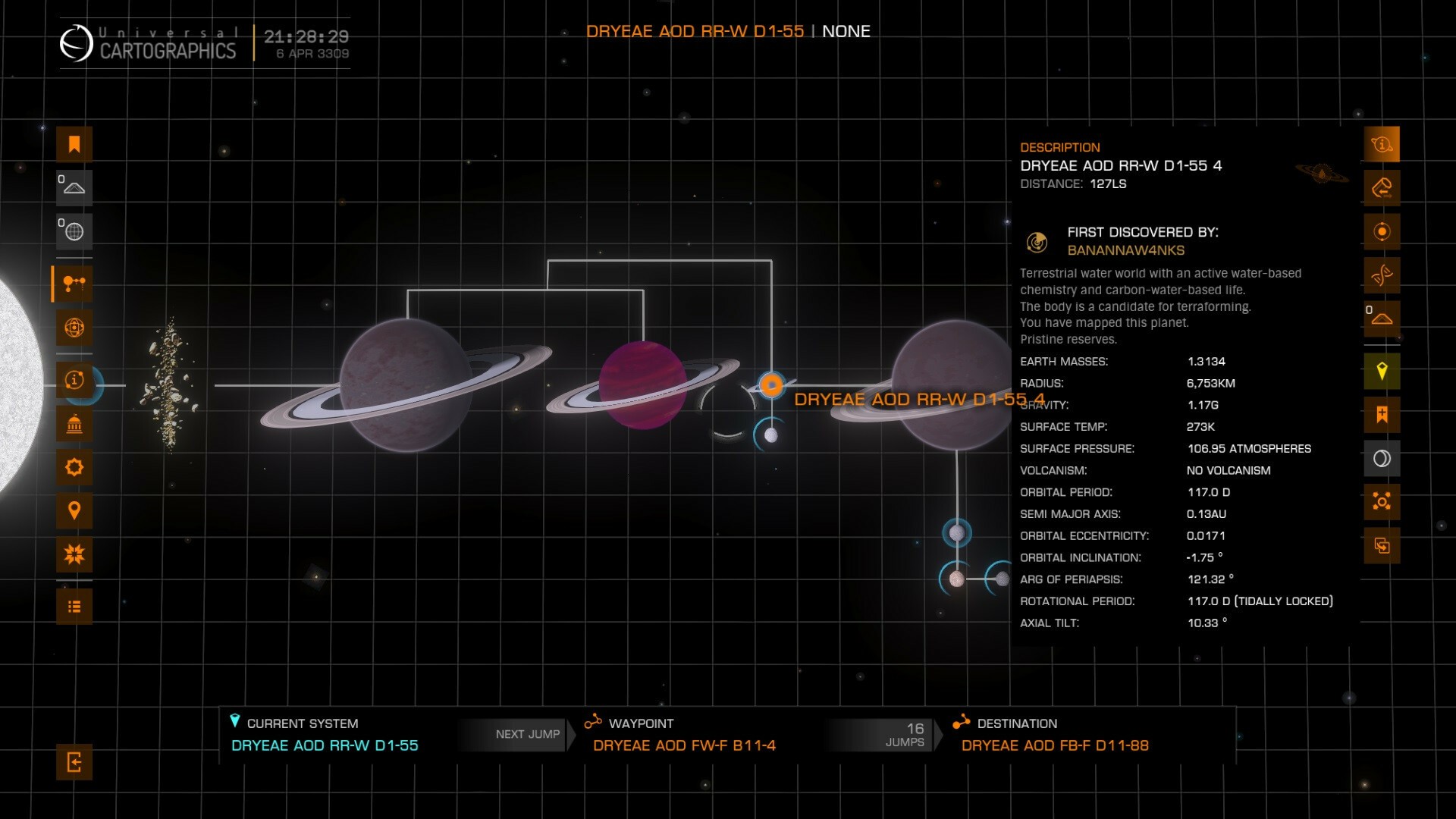Select the waypoint Dryeae Aod FW-F B11-4
The width and height of the screenshot is (1456, 819).
tap(683, 745)
